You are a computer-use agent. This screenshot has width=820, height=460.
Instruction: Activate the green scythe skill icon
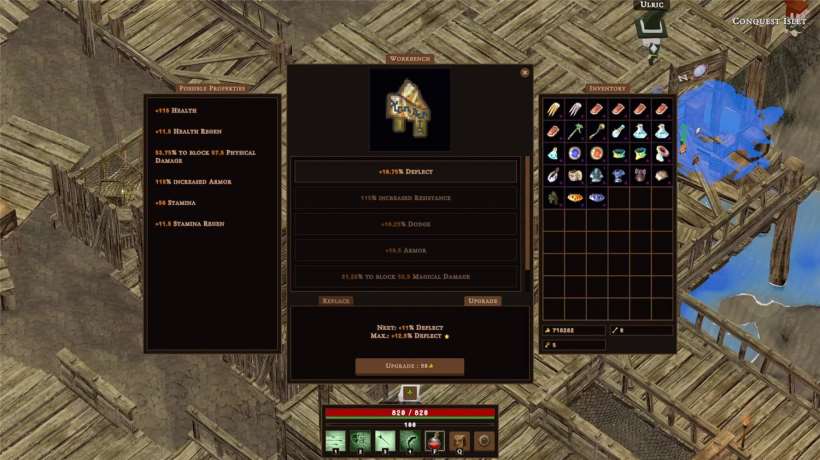tap(410, 440)
